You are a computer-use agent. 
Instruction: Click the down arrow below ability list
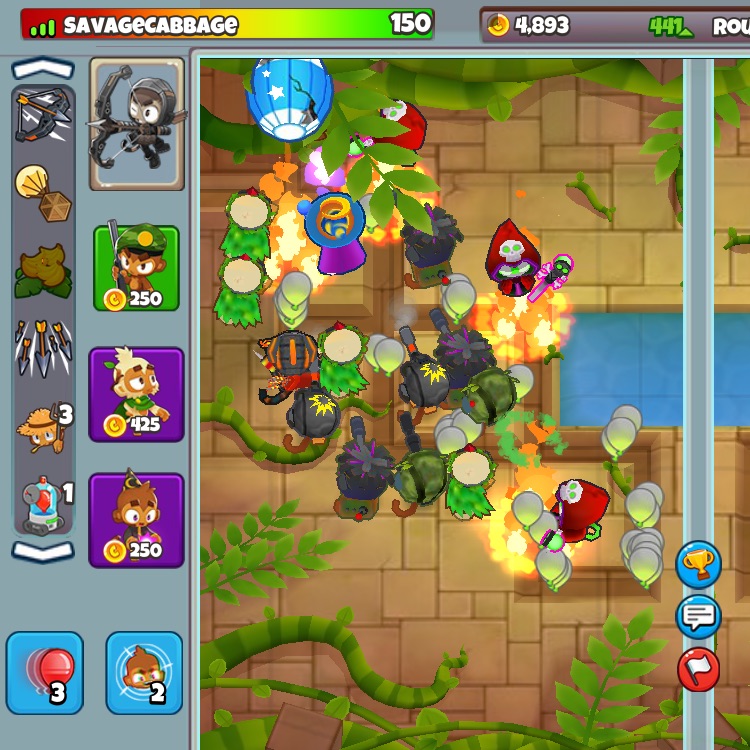tap(43, 551)
